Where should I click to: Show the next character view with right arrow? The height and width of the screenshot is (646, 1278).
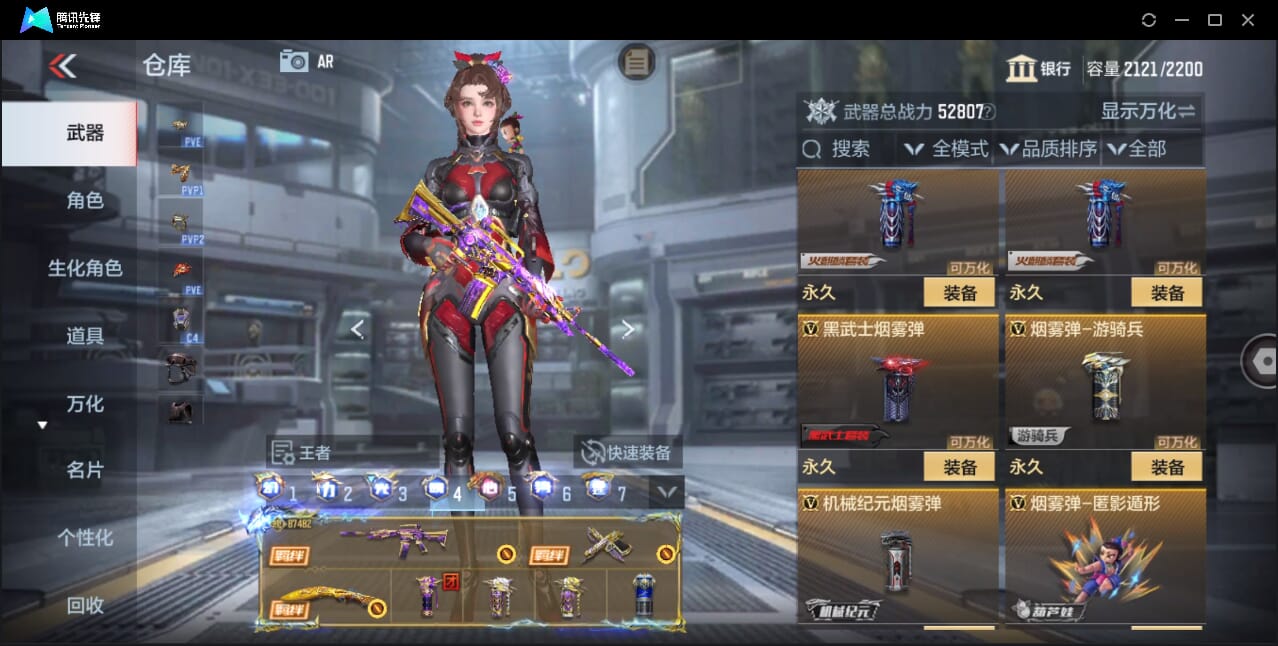(x=627, y=328)
